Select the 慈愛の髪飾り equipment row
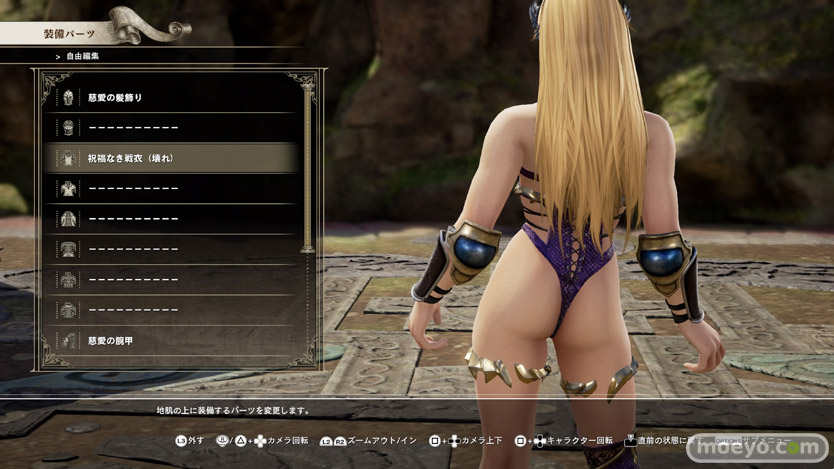The image size is (834, 469). 170,98
